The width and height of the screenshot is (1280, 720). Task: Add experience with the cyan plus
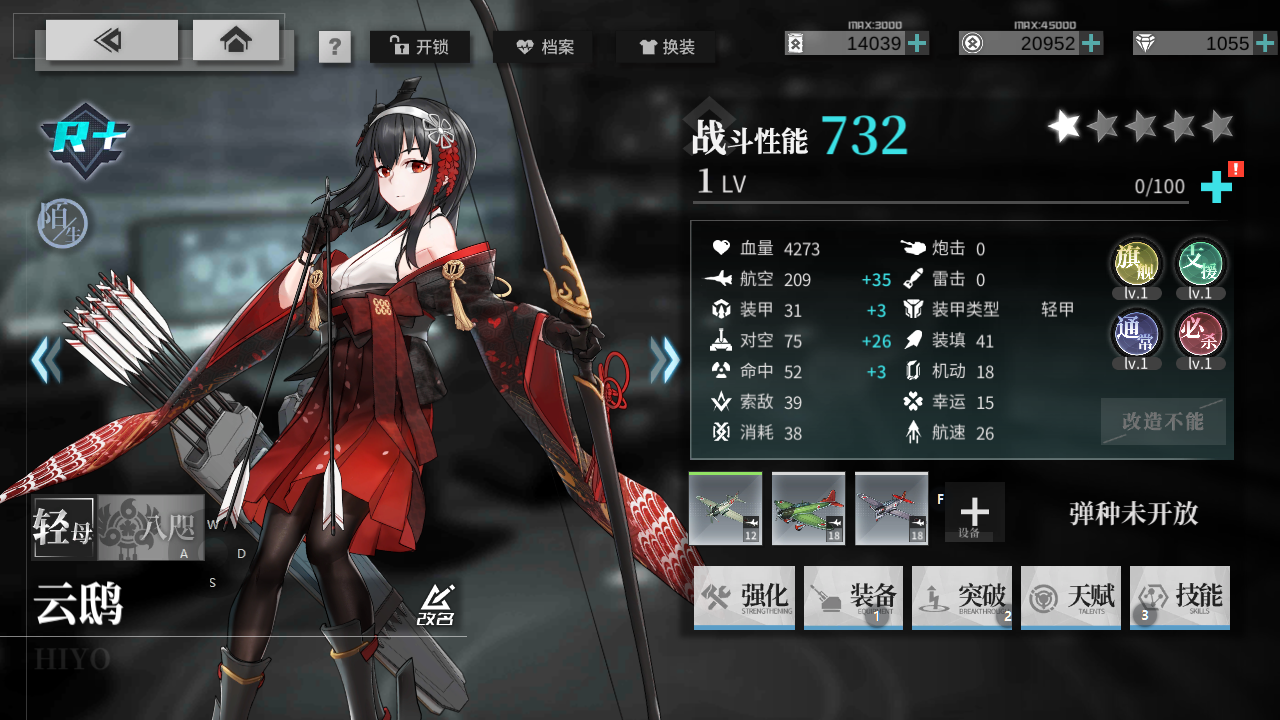coord(1216,186)
